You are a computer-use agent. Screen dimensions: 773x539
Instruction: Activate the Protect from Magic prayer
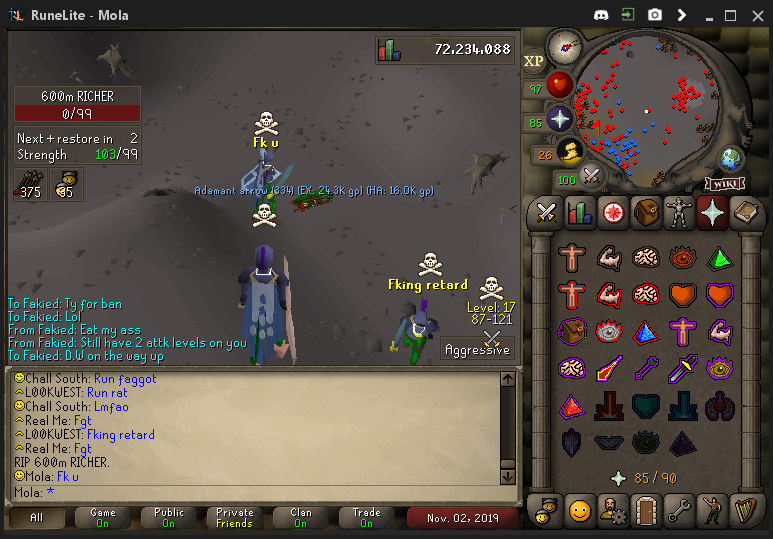pyautogui.click(x=609, y=367)
